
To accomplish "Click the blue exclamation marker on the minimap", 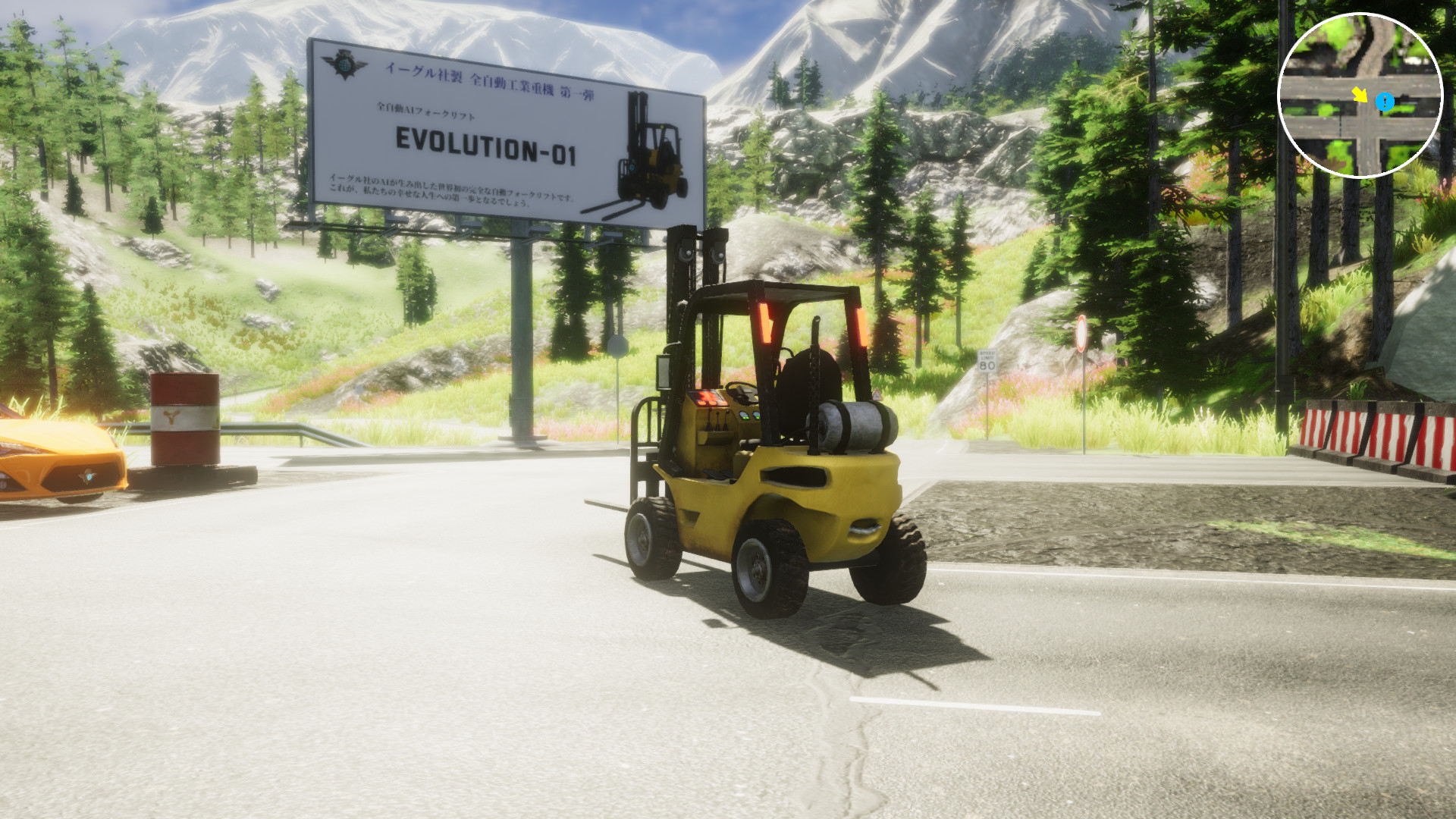I will (x=1385, y=102).
